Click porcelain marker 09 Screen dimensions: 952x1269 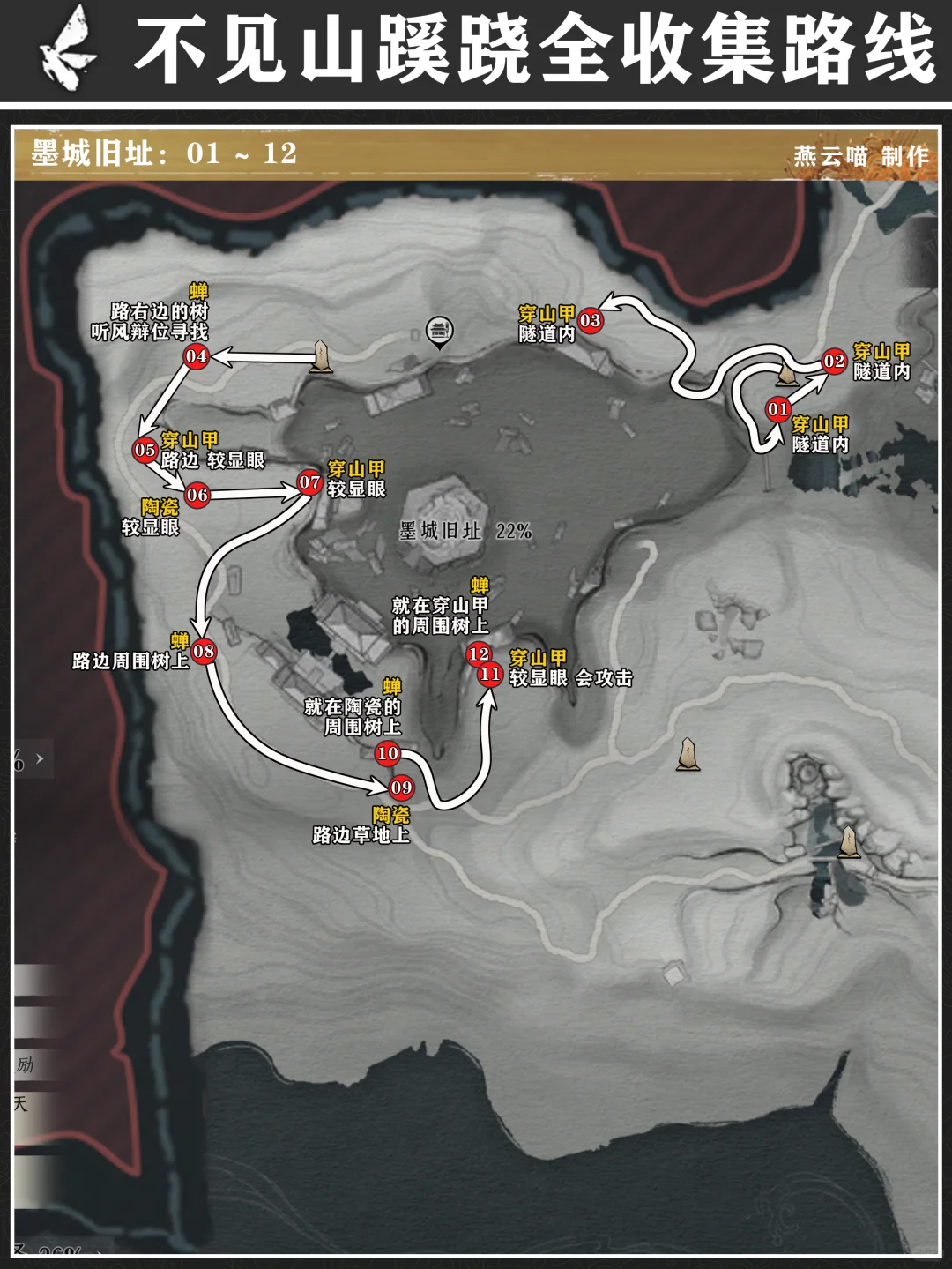(401, 788)
